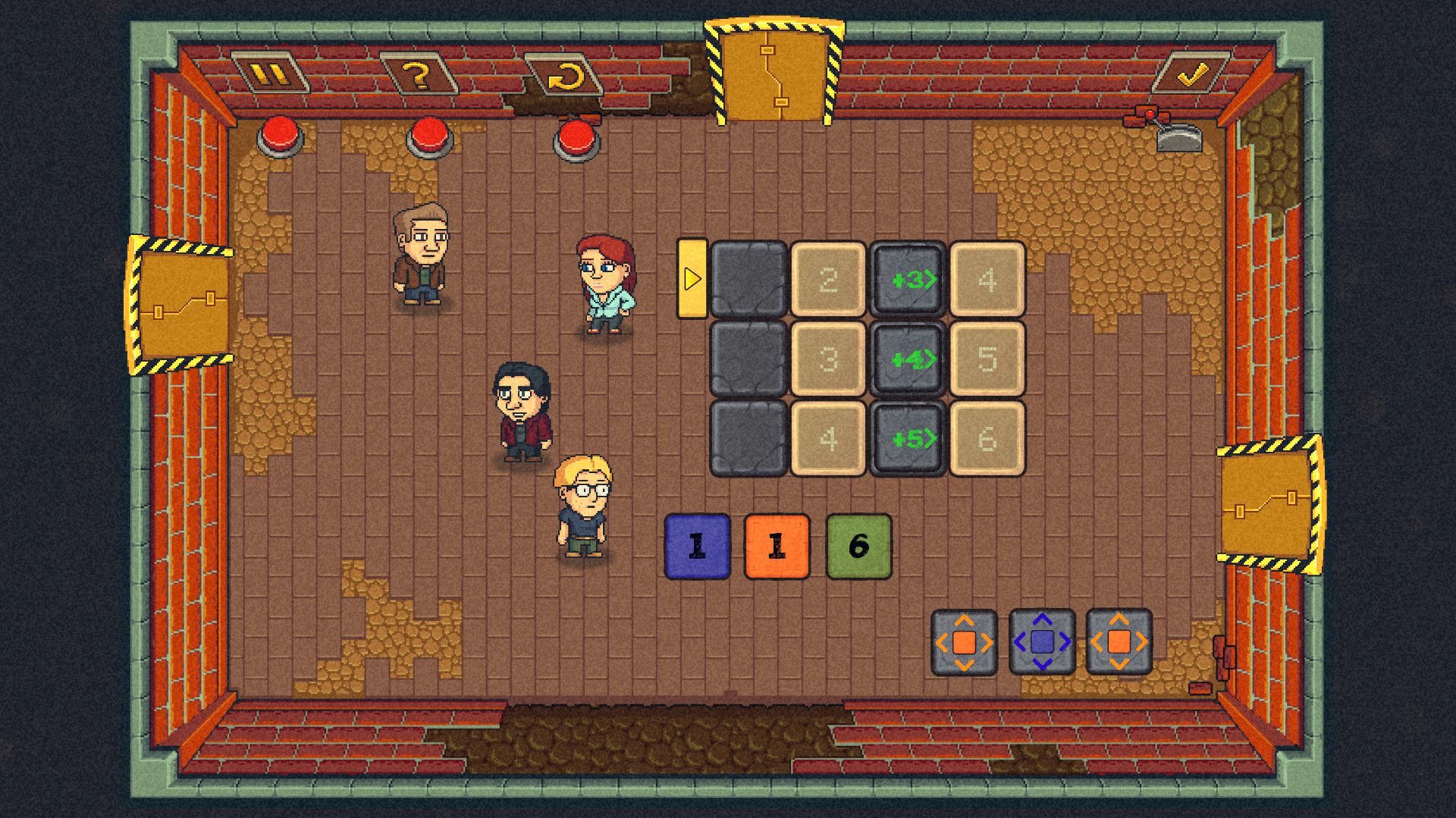Open the question mark help panel
This screenshot has width=1456, height=818.
click(x=417, y=74)
